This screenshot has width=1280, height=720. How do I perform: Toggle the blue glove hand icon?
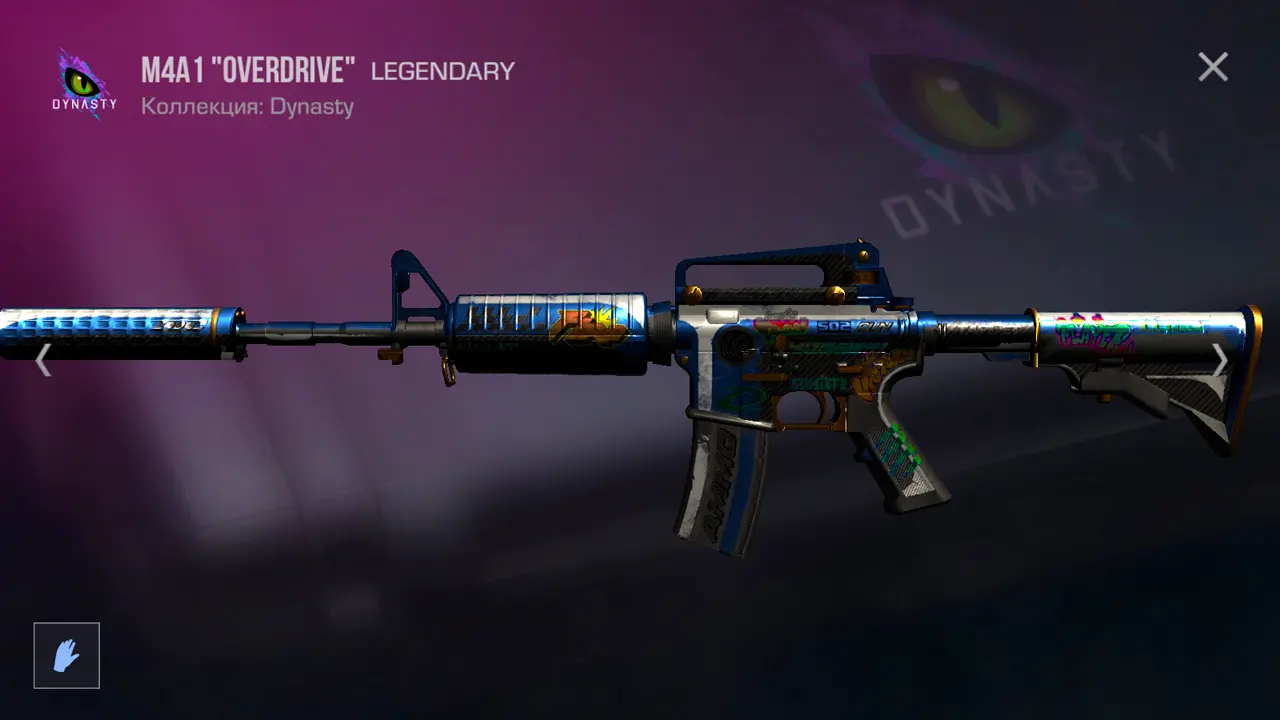pyautogui.click(x=67, y=656)
